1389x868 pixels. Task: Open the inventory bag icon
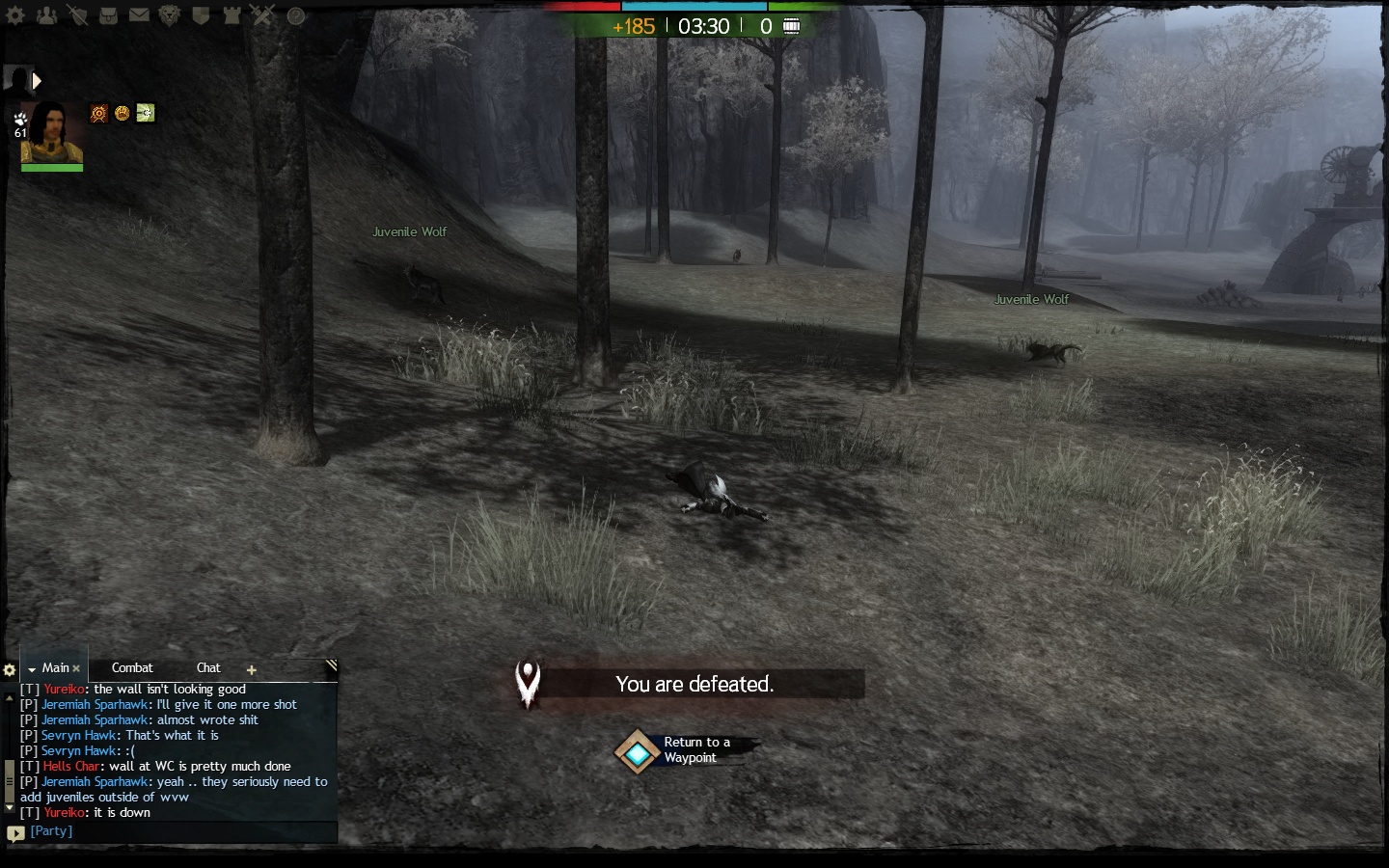(x=108, y=15)
